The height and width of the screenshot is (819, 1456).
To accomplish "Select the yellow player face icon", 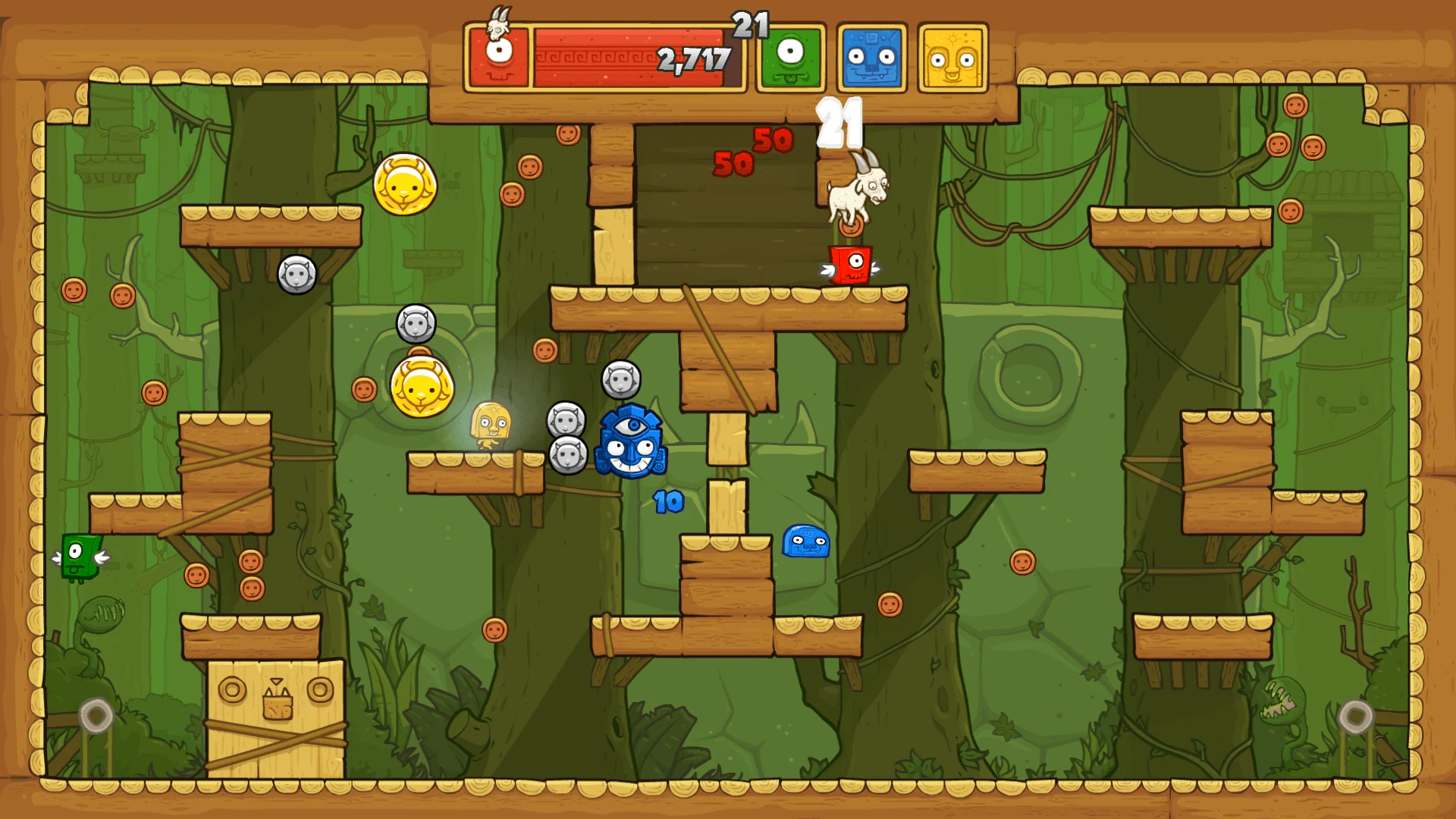I will [x=954, y=55].
